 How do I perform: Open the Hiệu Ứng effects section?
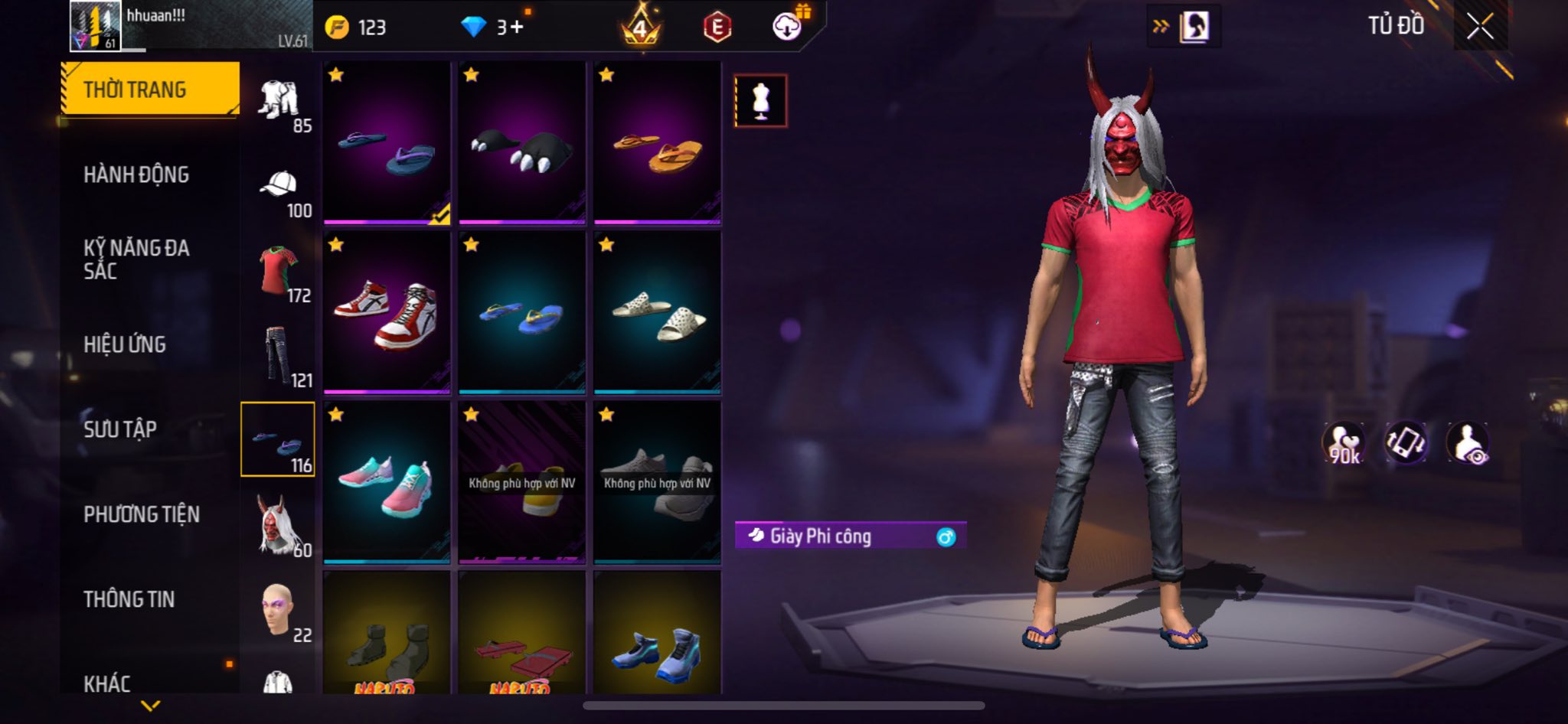coord(125,344)
